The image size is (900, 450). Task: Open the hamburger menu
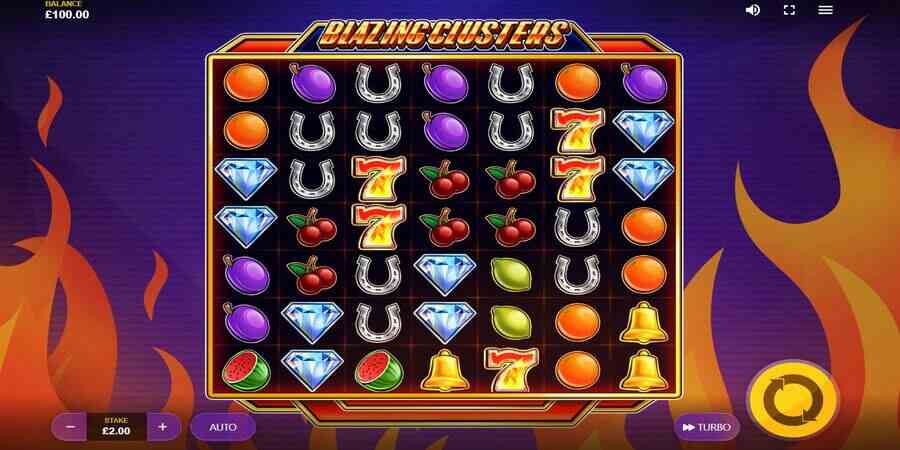click(x=825, y=10)
